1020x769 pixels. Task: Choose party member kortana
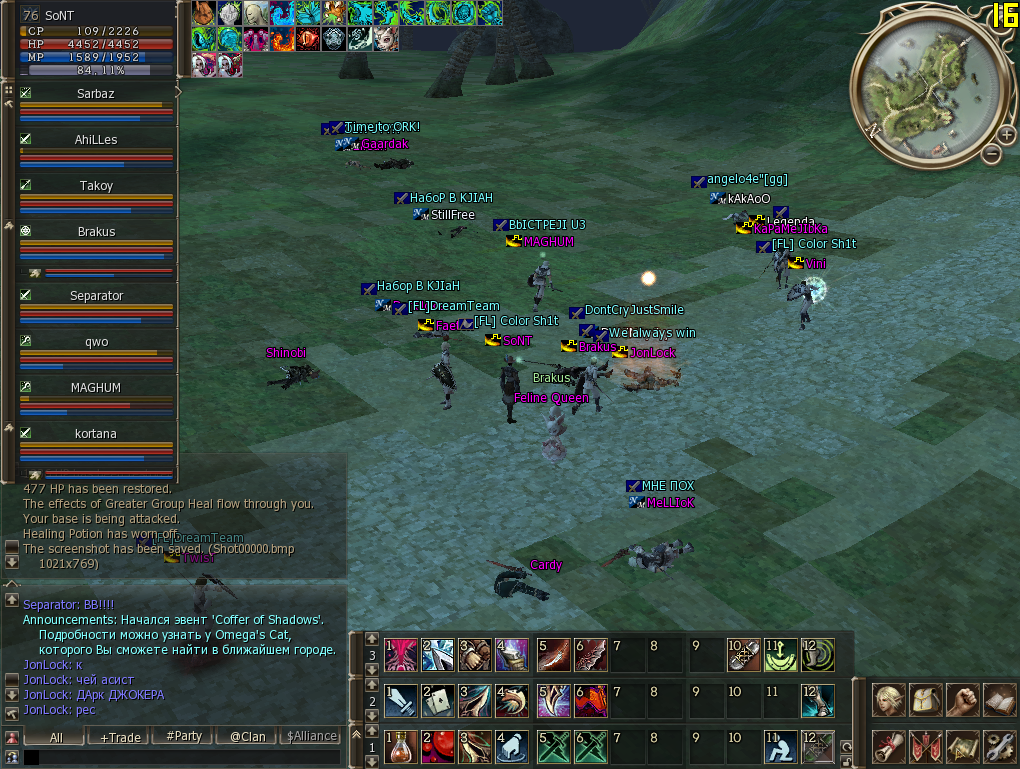coord(96,434)
